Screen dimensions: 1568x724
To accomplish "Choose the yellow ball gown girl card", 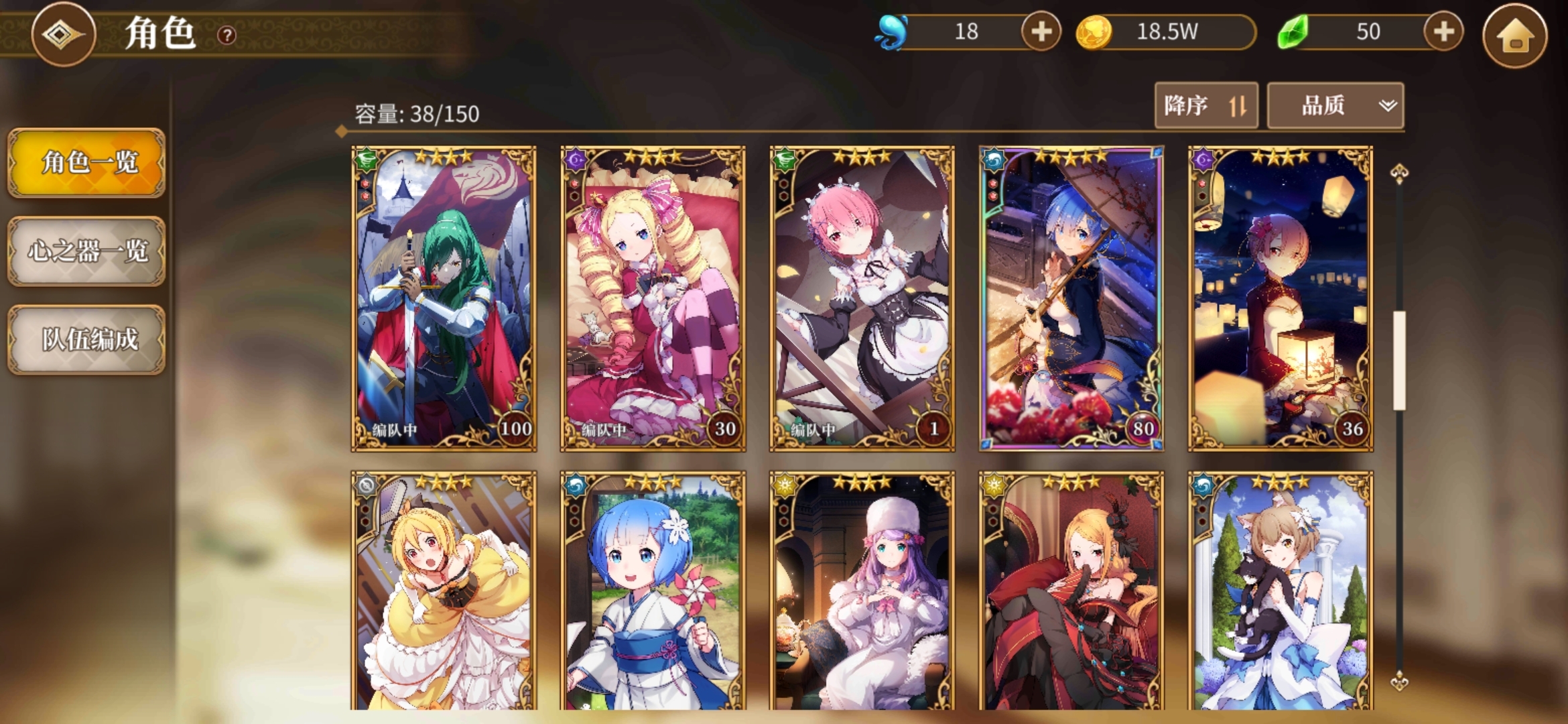I will point(444,591).
